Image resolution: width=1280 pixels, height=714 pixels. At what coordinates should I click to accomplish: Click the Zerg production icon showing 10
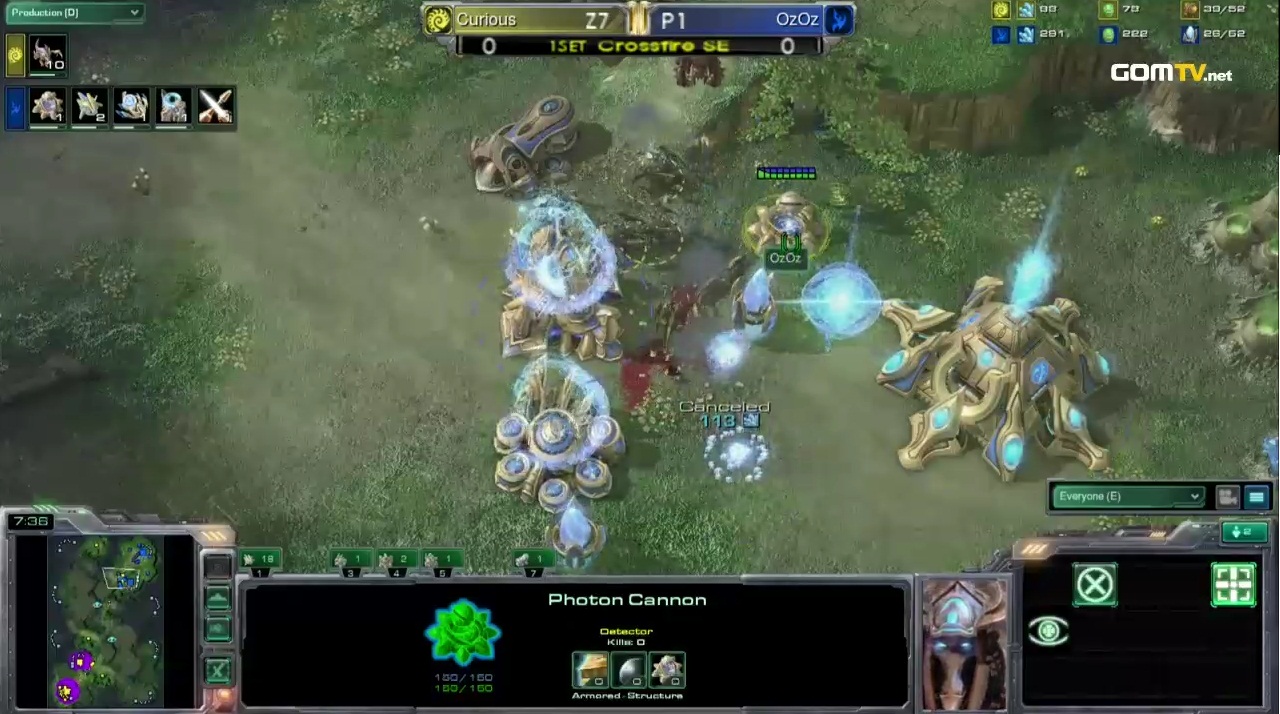pos(47,54)
